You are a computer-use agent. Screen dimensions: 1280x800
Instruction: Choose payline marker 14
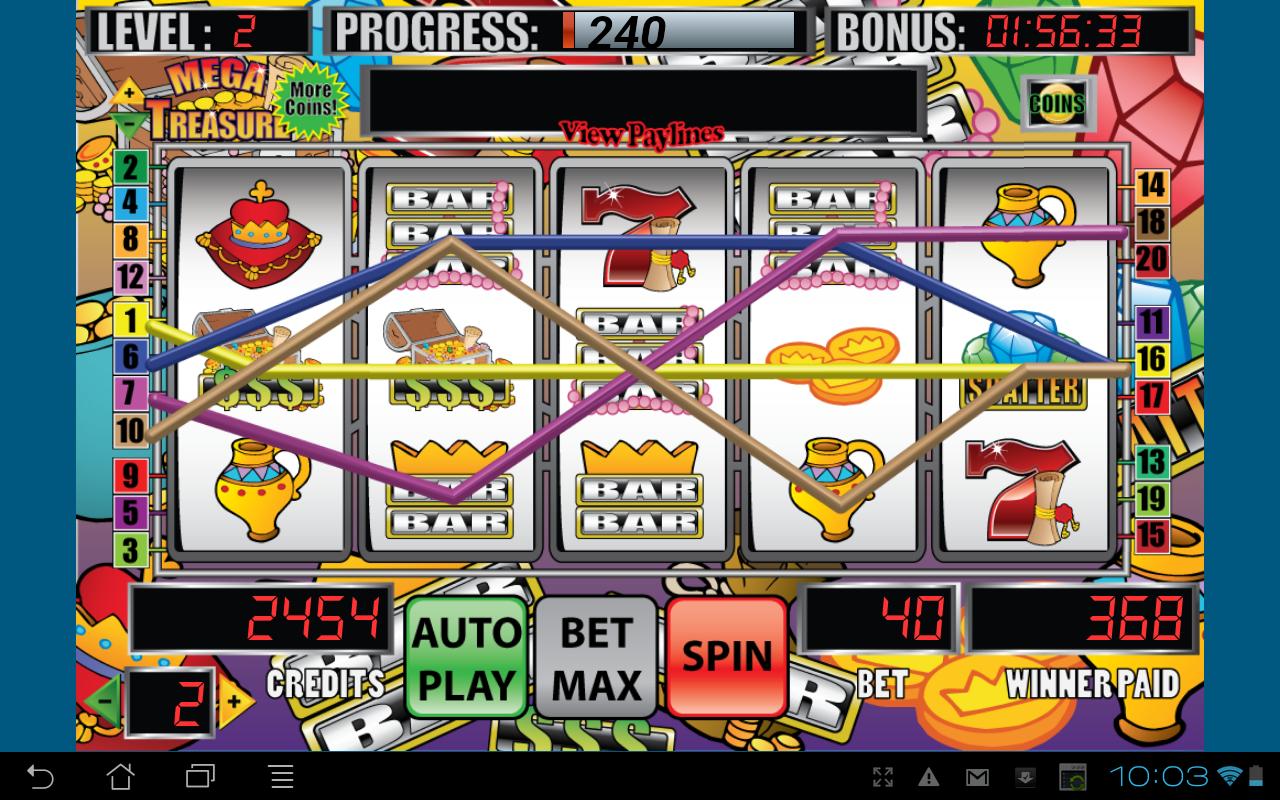click(x=1152, y=185)
